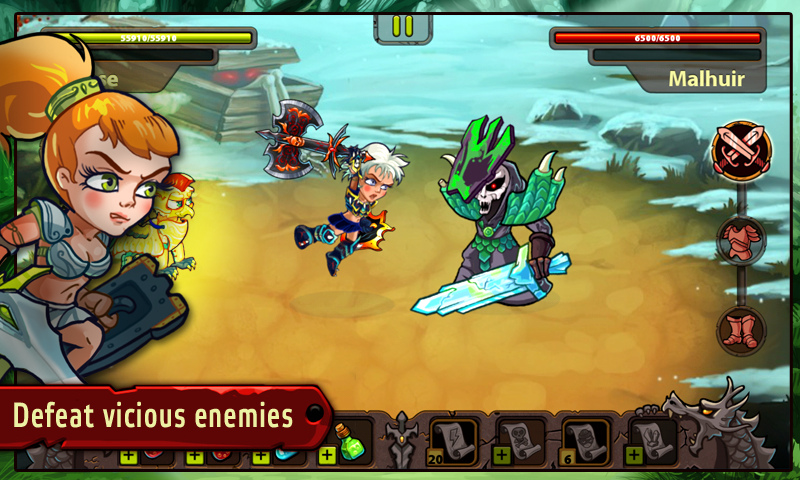Select the skull and crossbones scroll

tap(519, 440)
